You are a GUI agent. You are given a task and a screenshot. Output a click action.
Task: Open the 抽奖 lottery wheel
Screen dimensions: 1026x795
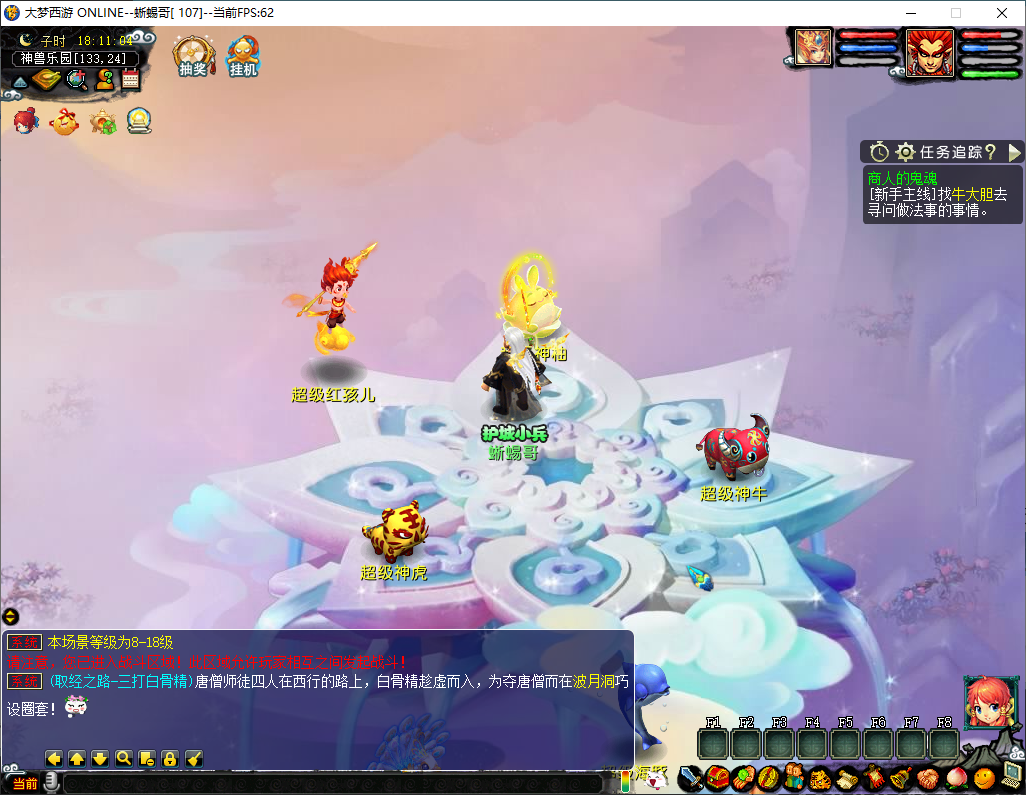tap(190, 55)
